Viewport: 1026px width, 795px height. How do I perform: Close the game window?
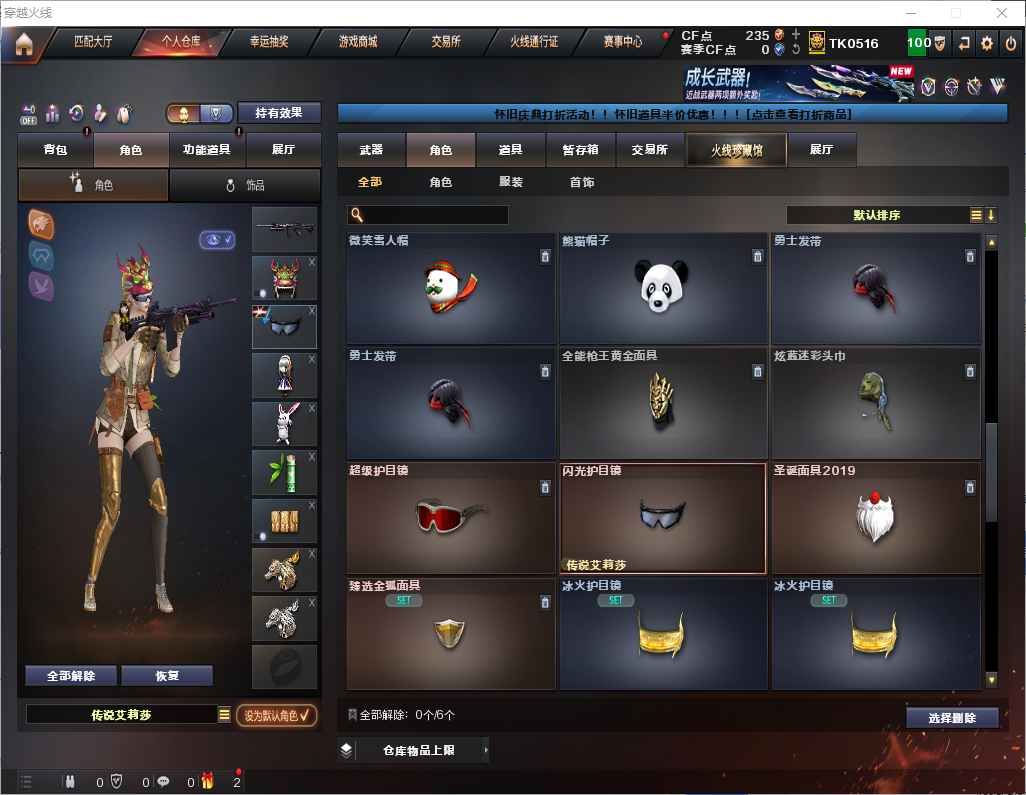tap(1002, 13)
